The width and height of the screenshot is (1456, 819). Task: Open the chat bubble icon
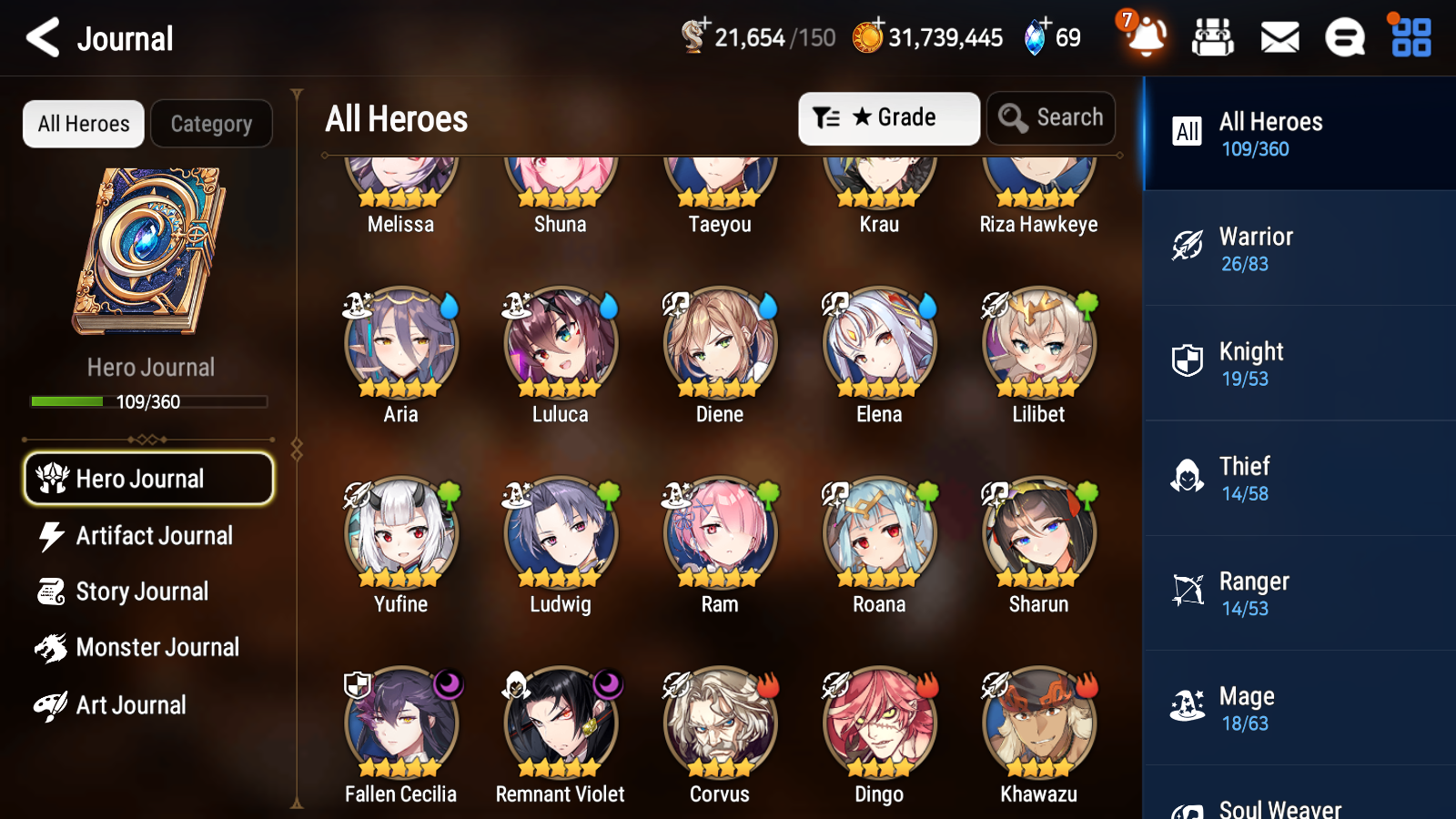[1344, 38]
